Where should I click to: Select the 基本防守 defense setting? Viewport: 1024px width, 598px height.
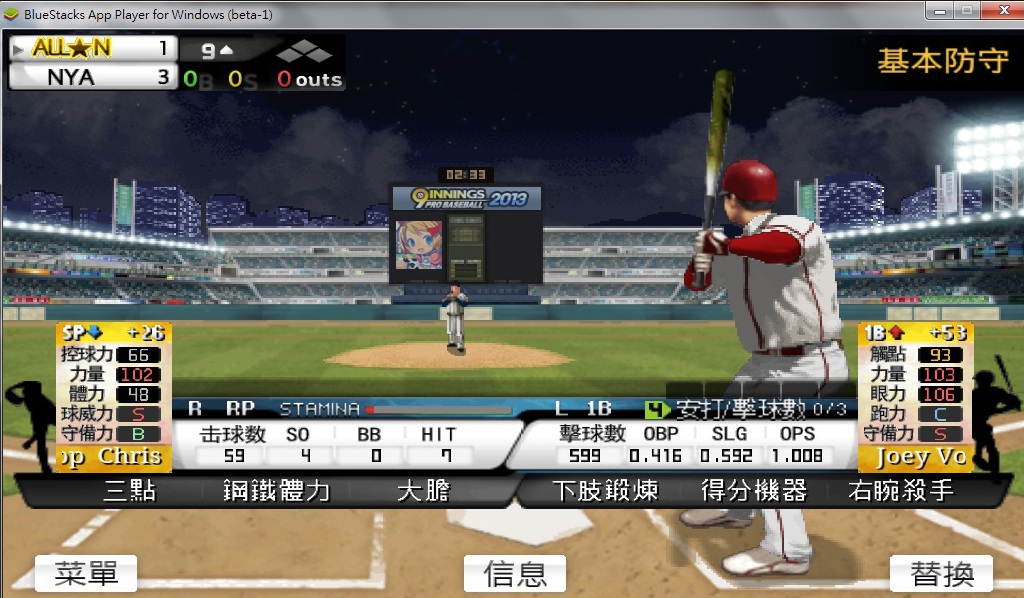[x=942, y=61]
